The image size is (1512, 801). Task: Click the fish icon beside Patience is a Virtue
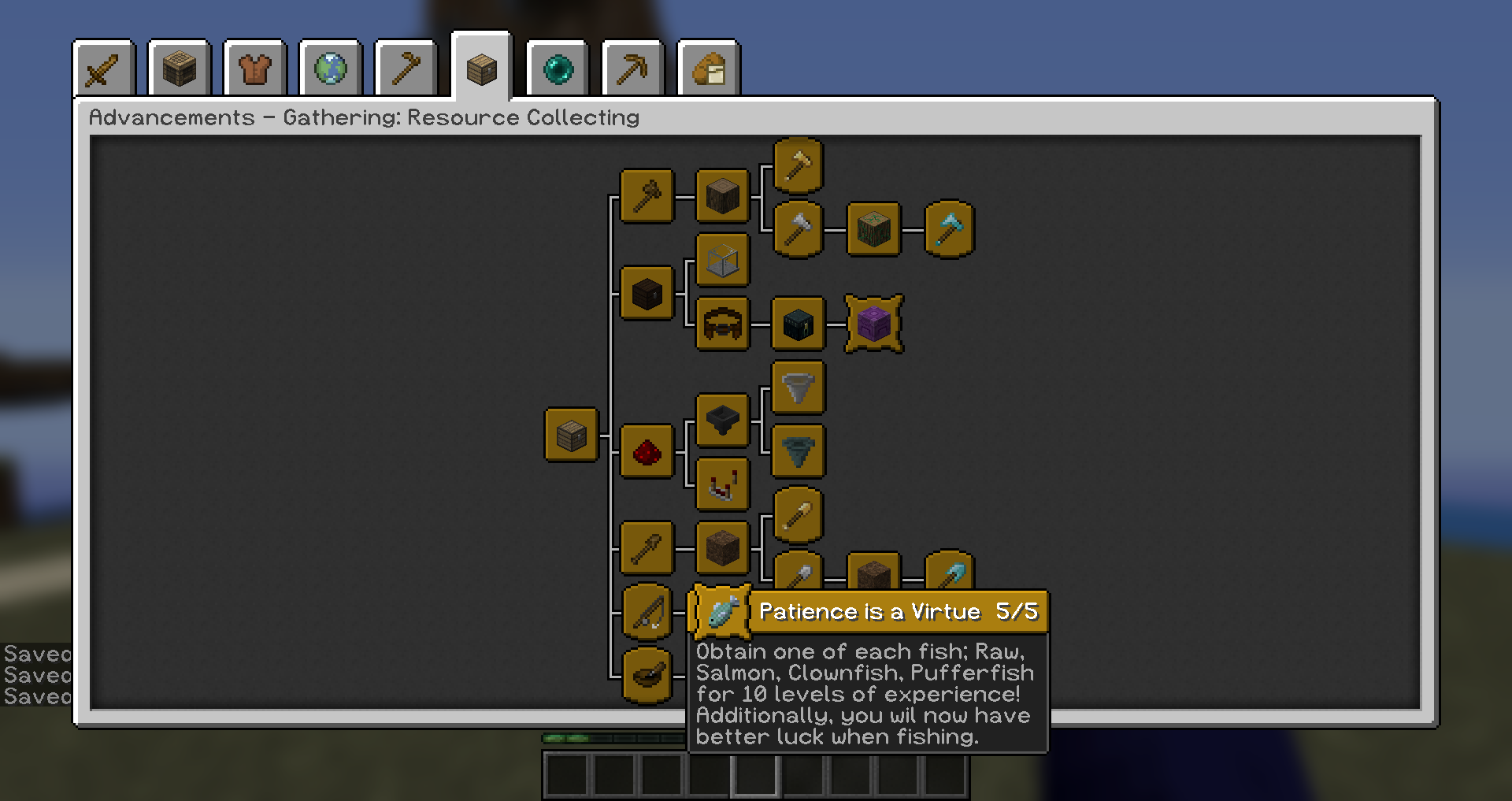[721, 613]
